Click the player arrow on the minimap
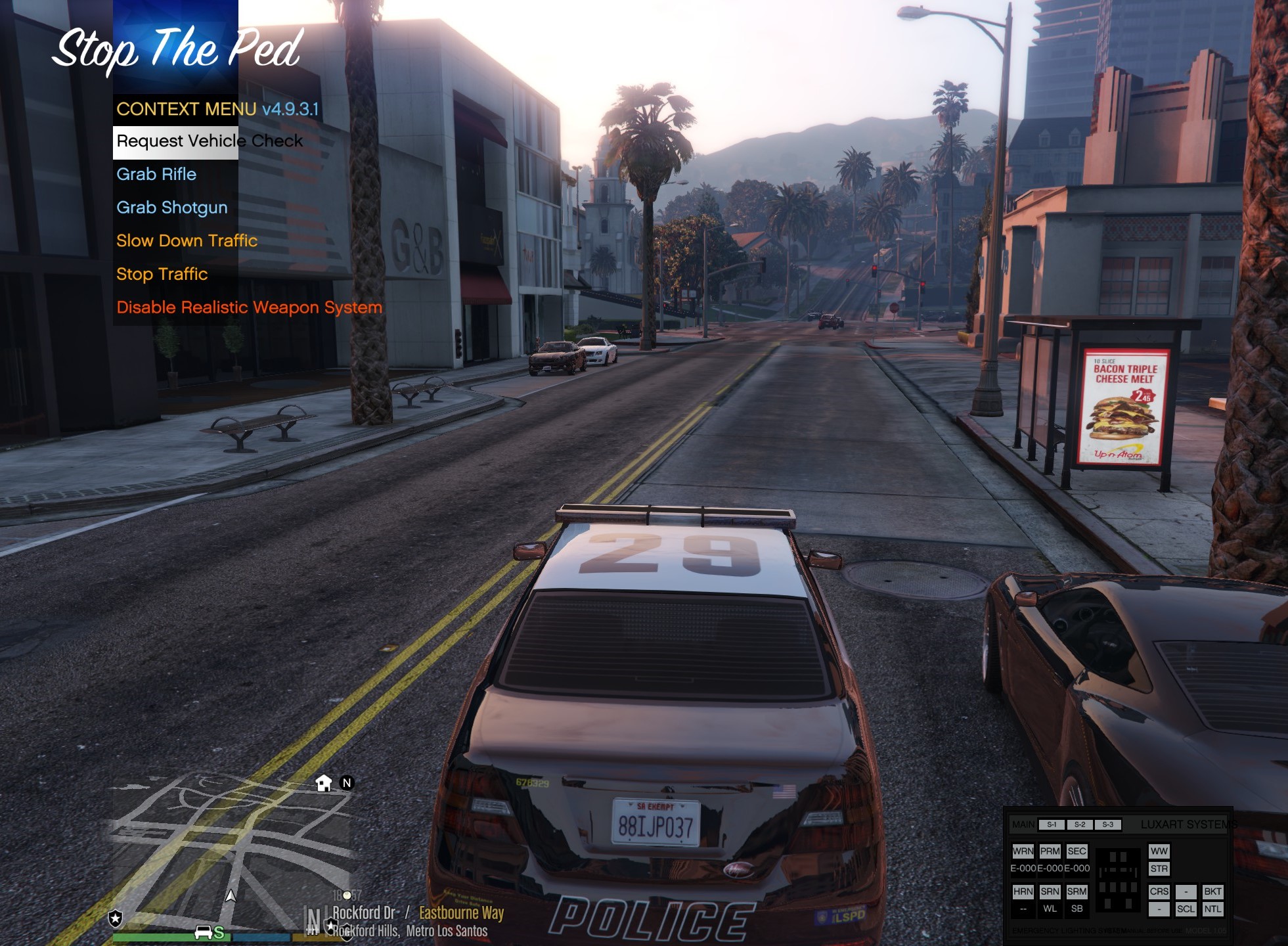Viewport: 1288px width, 946px height. (x=231, y=896)
